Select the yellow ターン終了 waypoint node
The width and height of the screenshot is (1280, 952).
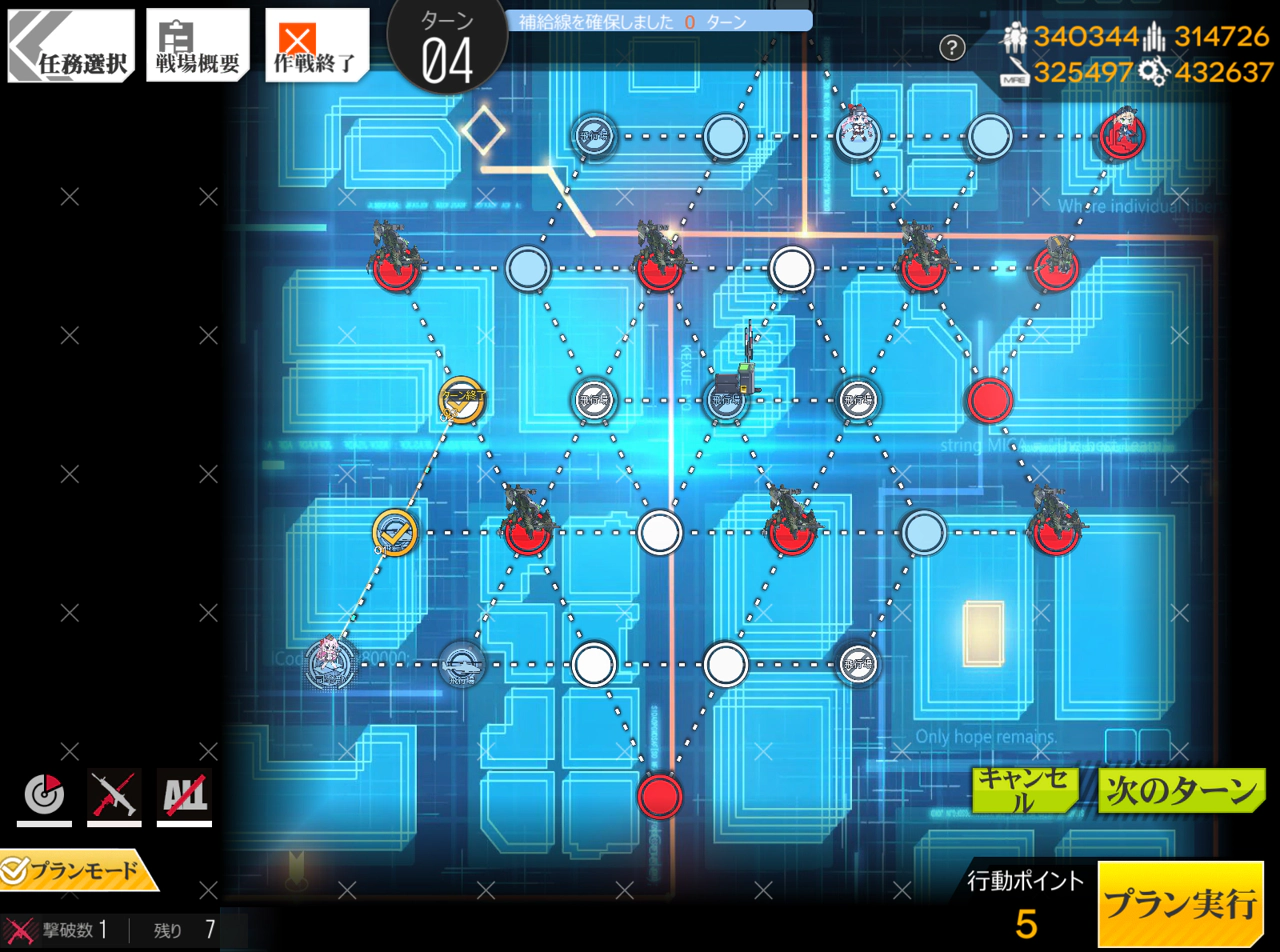(x=462, y=400)
